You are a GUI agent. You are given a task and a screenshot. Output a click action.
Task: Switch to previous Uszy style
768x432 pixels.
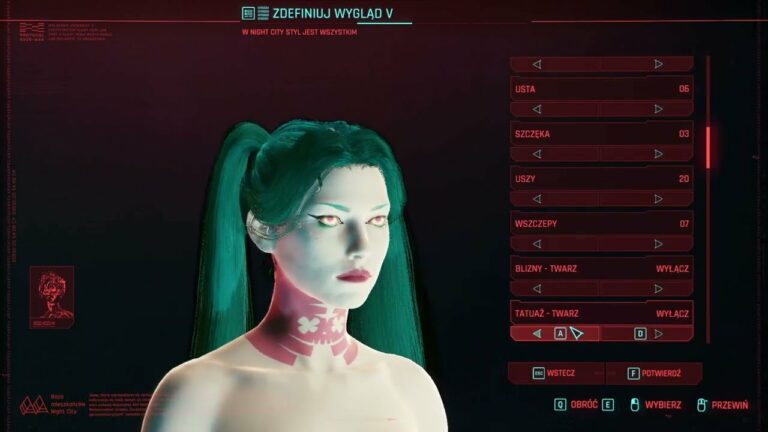click(x=537, y=199)
